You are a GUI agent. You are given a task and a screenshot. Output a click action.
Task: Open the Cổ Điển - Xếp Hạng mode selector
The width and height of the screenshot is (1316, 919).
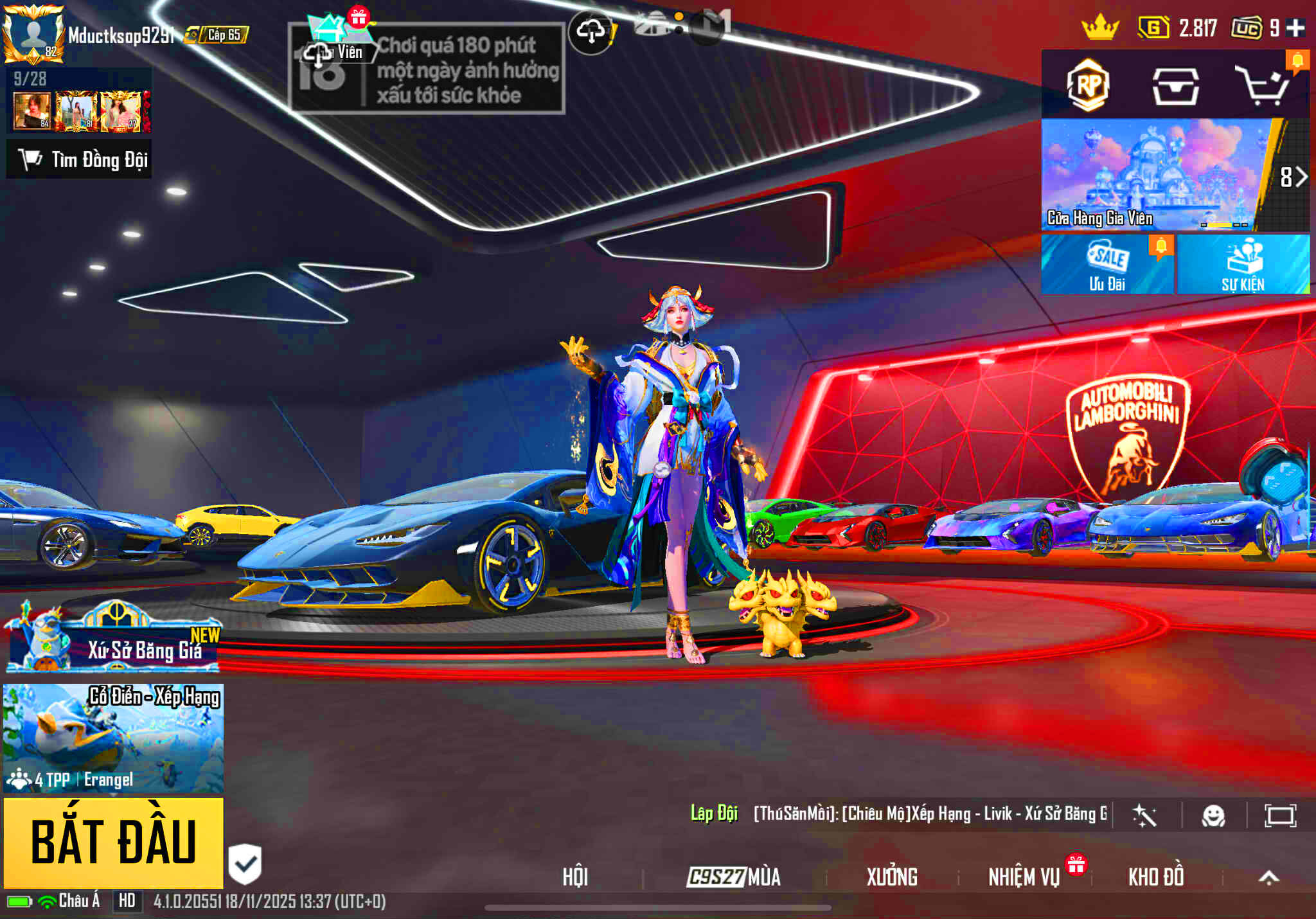click(114, 738)
